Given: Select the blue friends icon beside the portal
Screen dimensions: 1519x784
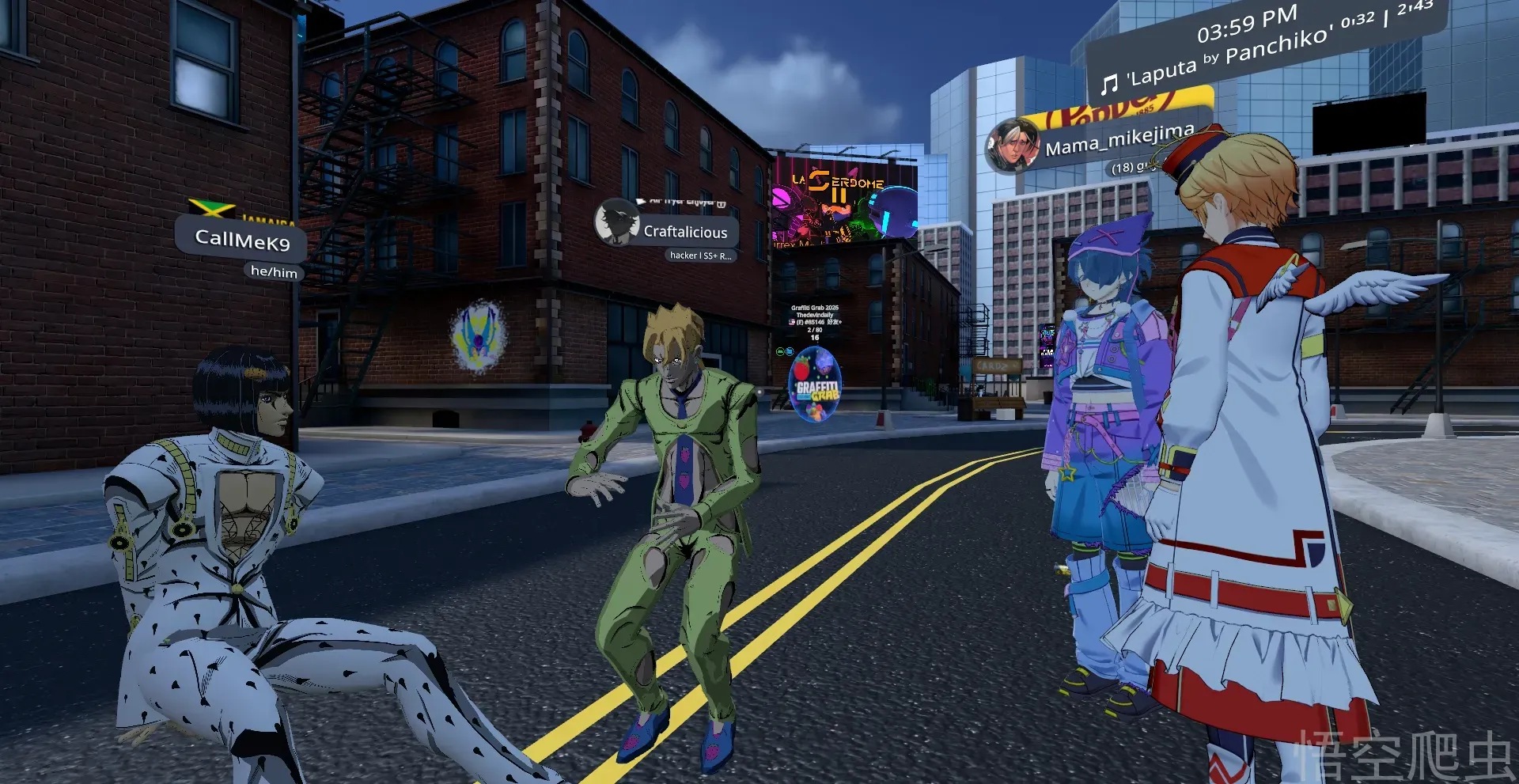Looking at the screenshot, I should (x=790, y=351).
